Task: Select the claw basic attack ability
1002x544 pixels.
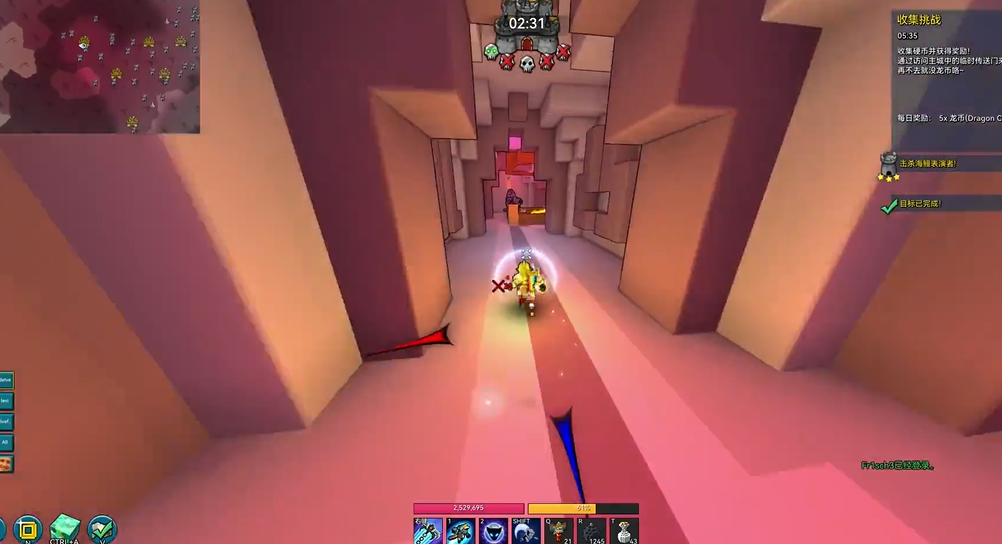Action: (x=428, y=531)
